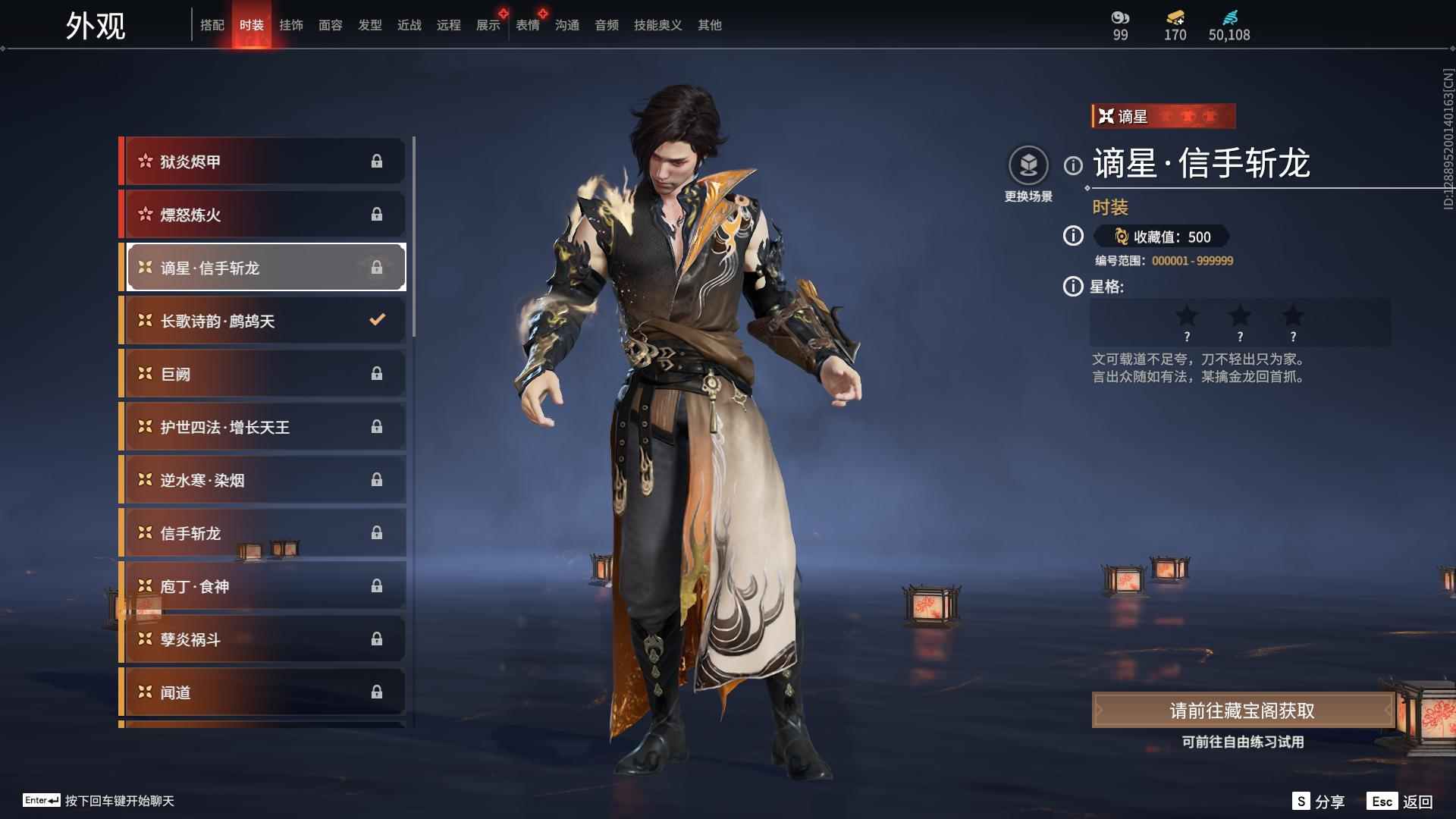Click the 更换场景 scene change icon
Image resolution: width=1456 pixels, height=819 pixels.
tap(1028, 165)
